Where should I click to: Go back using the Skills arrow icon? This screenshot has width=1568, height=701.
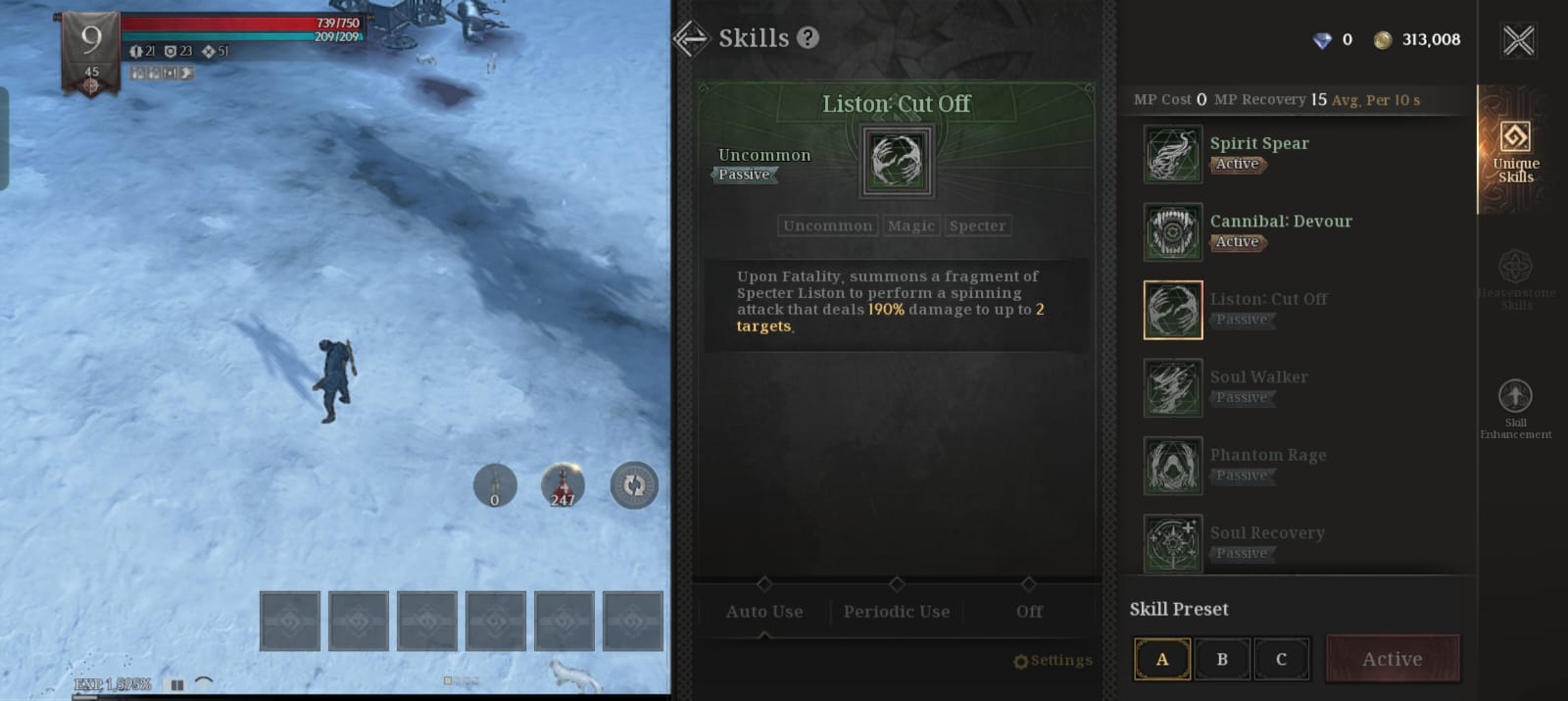pyautogui.click(x=691, y=38)
